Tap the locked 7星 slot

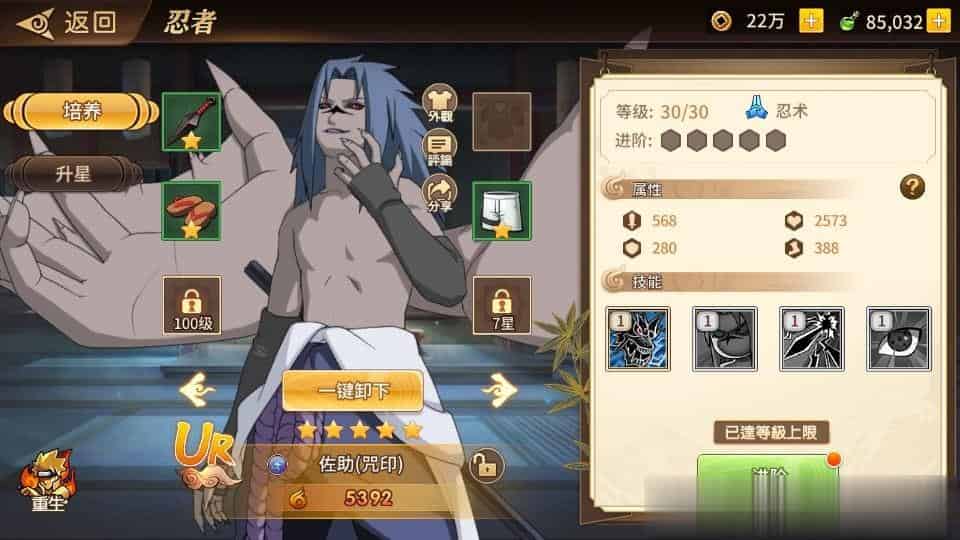pyautogui.click(x=502, y=305)
